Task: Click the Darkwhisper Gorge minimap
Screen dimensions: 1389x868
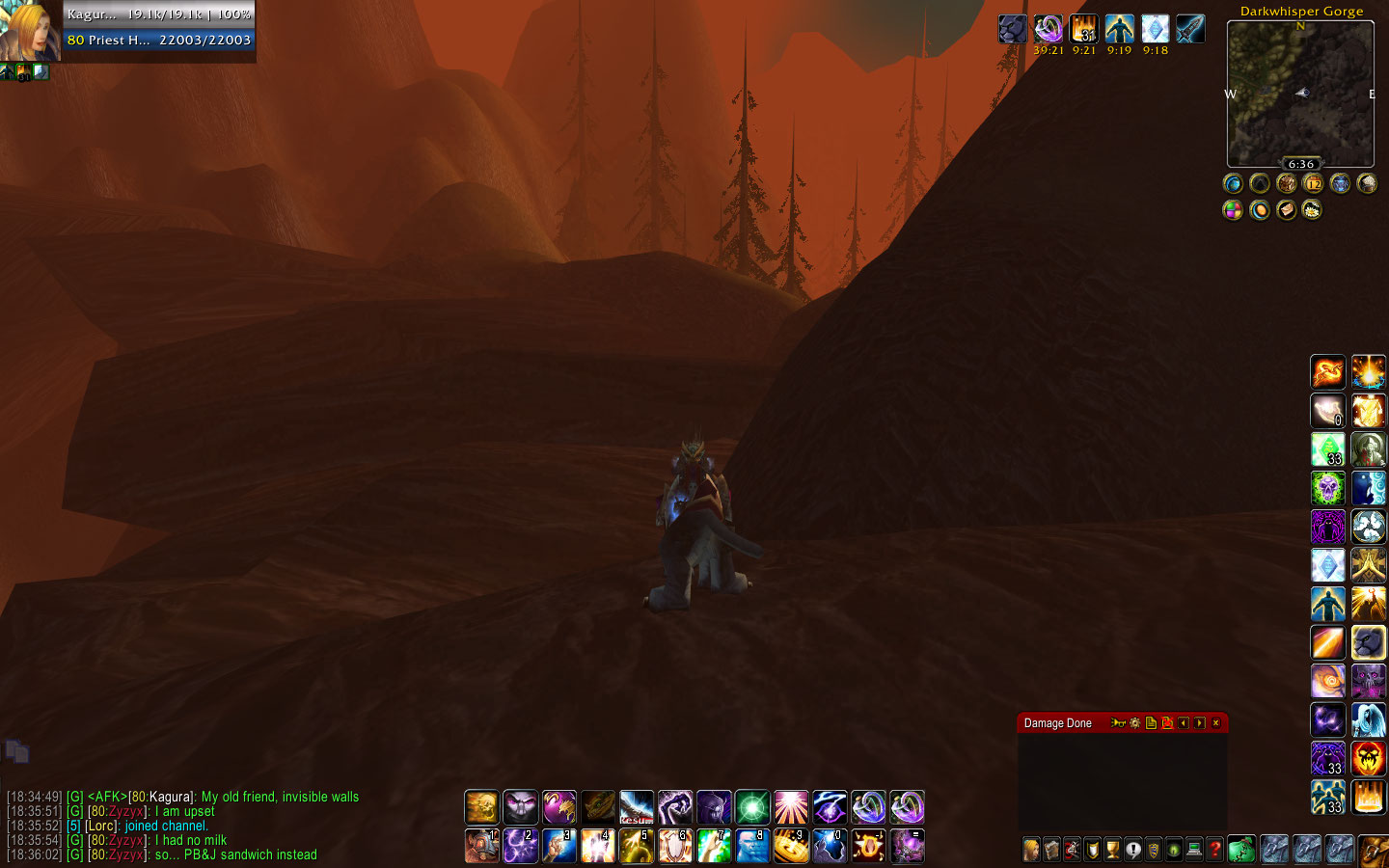Action: (x=1300, y=94)
